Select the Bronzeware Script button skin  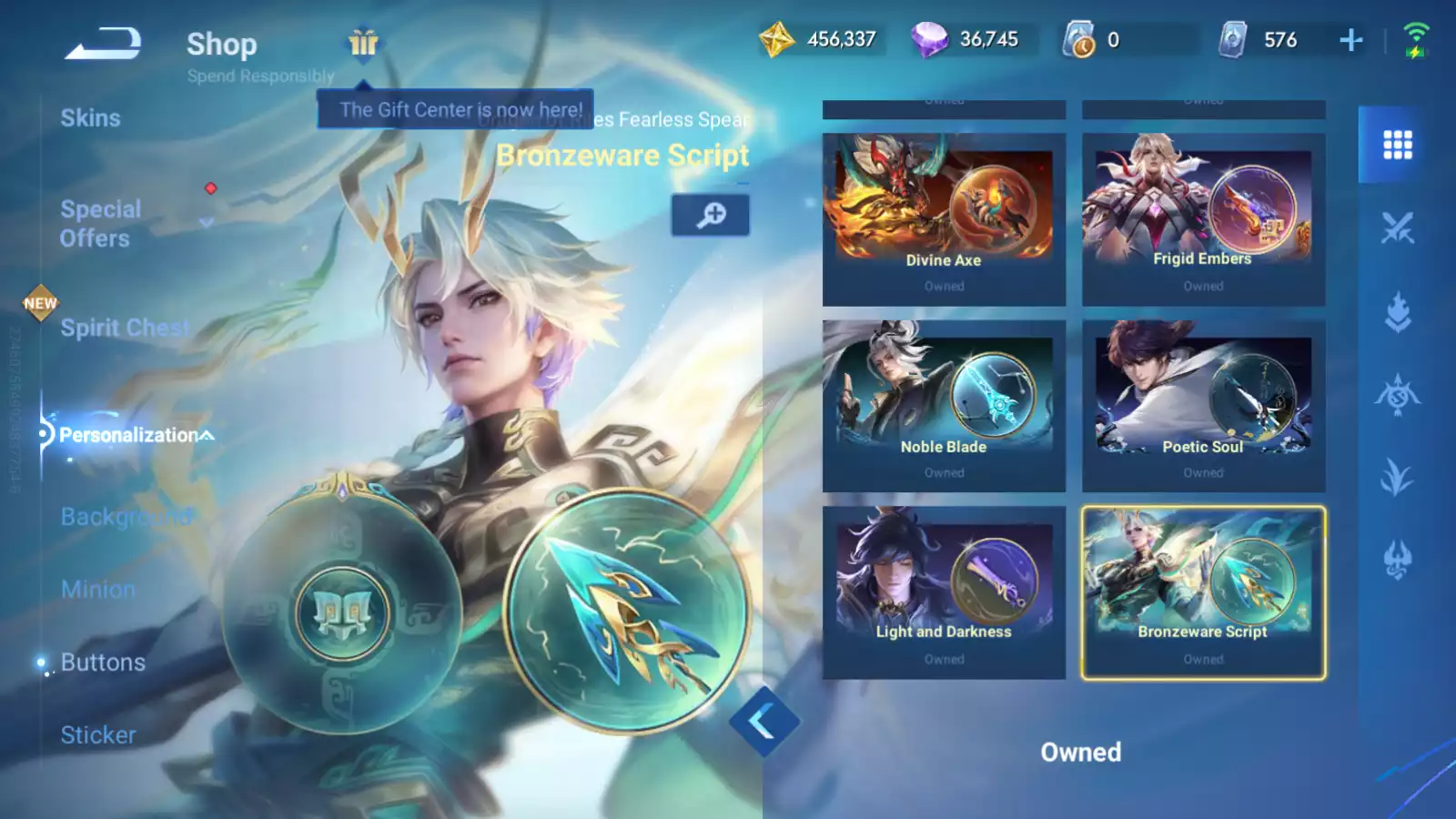1203,592
